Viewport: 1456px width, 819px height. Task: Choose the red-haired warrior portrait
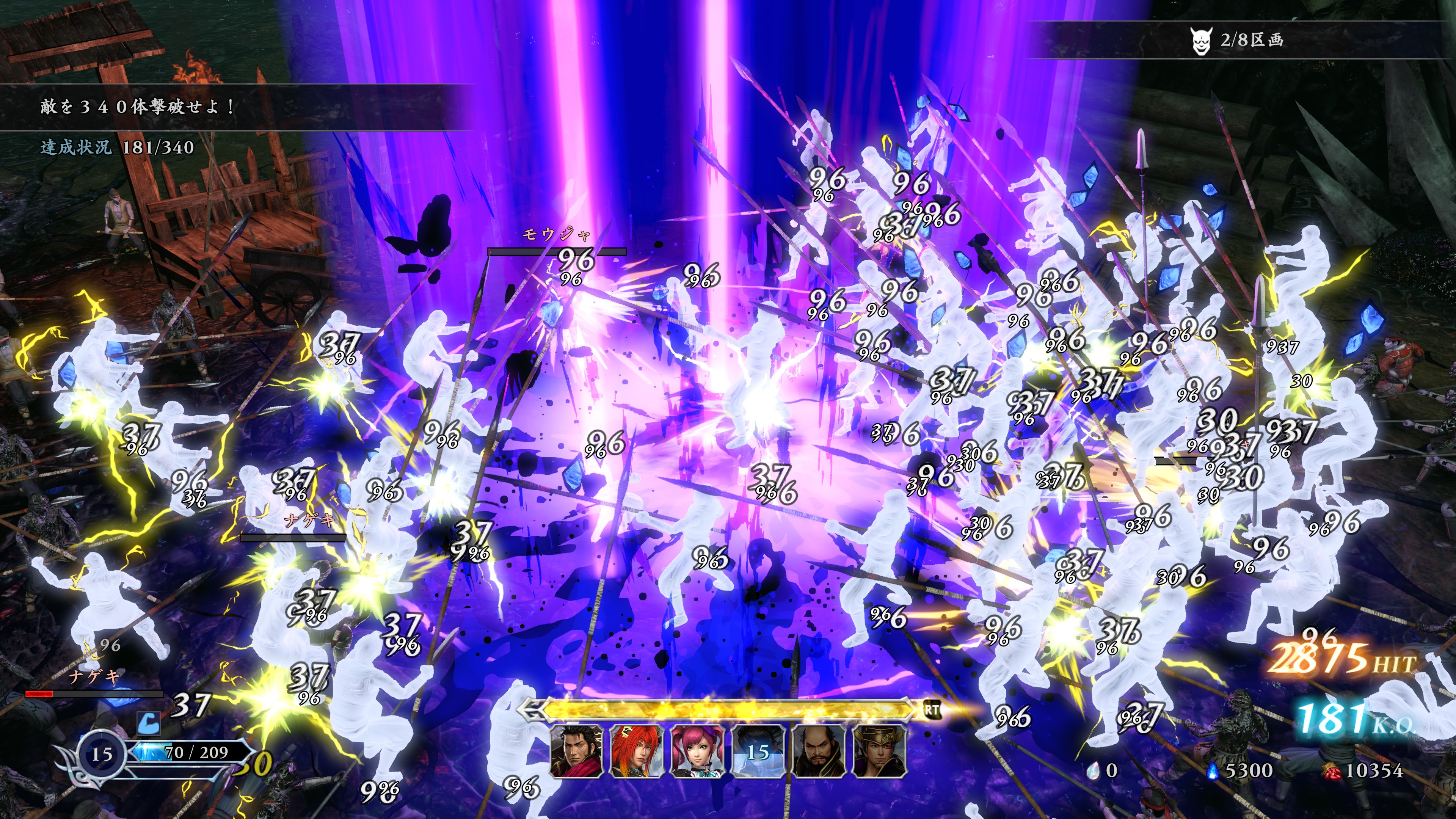(637, 751)
